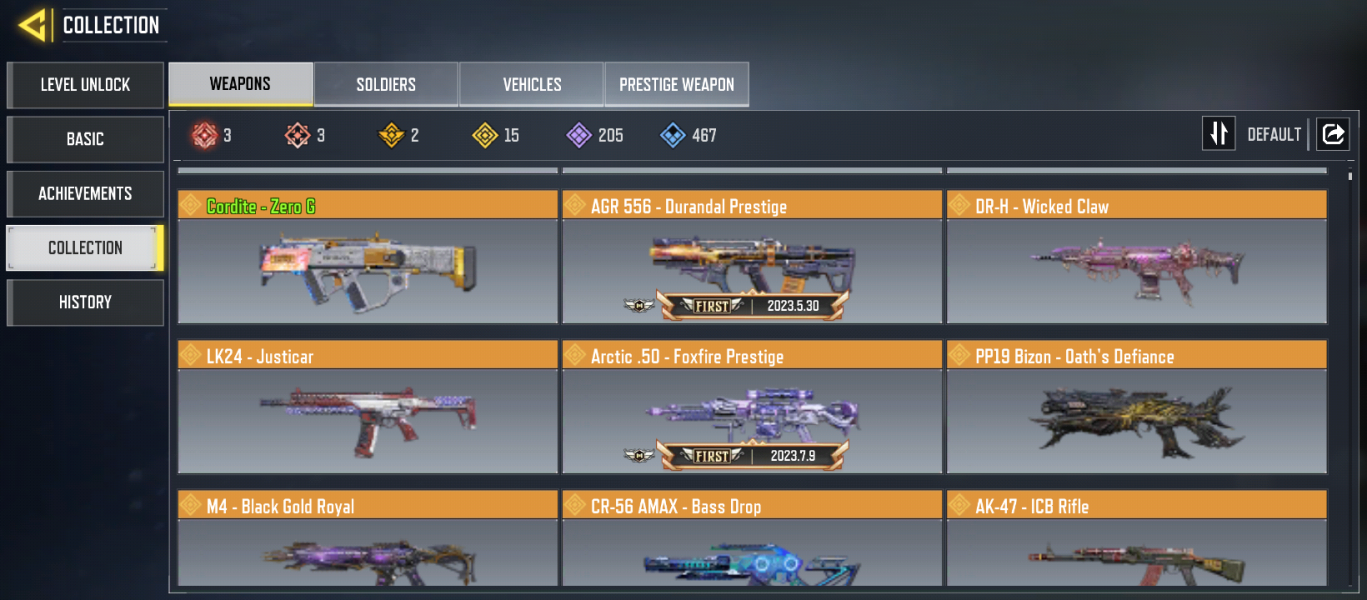1367x600 pixels.
Task: Select the Cordite - Zero G weapon
Action: pyautogui.click(x=367, y=257)
